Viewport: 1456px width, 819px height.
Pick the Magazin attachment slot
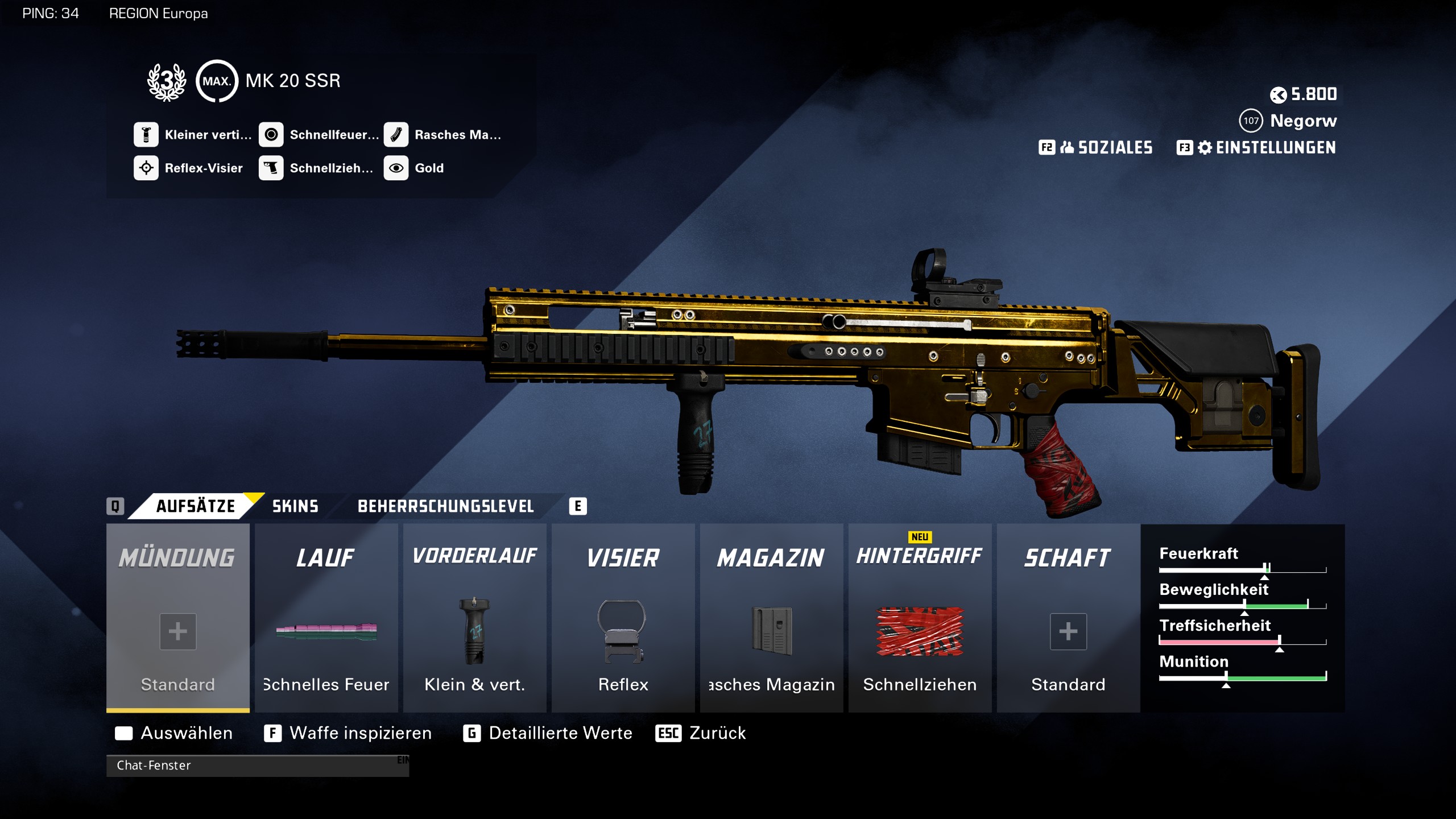coord(771,618)
